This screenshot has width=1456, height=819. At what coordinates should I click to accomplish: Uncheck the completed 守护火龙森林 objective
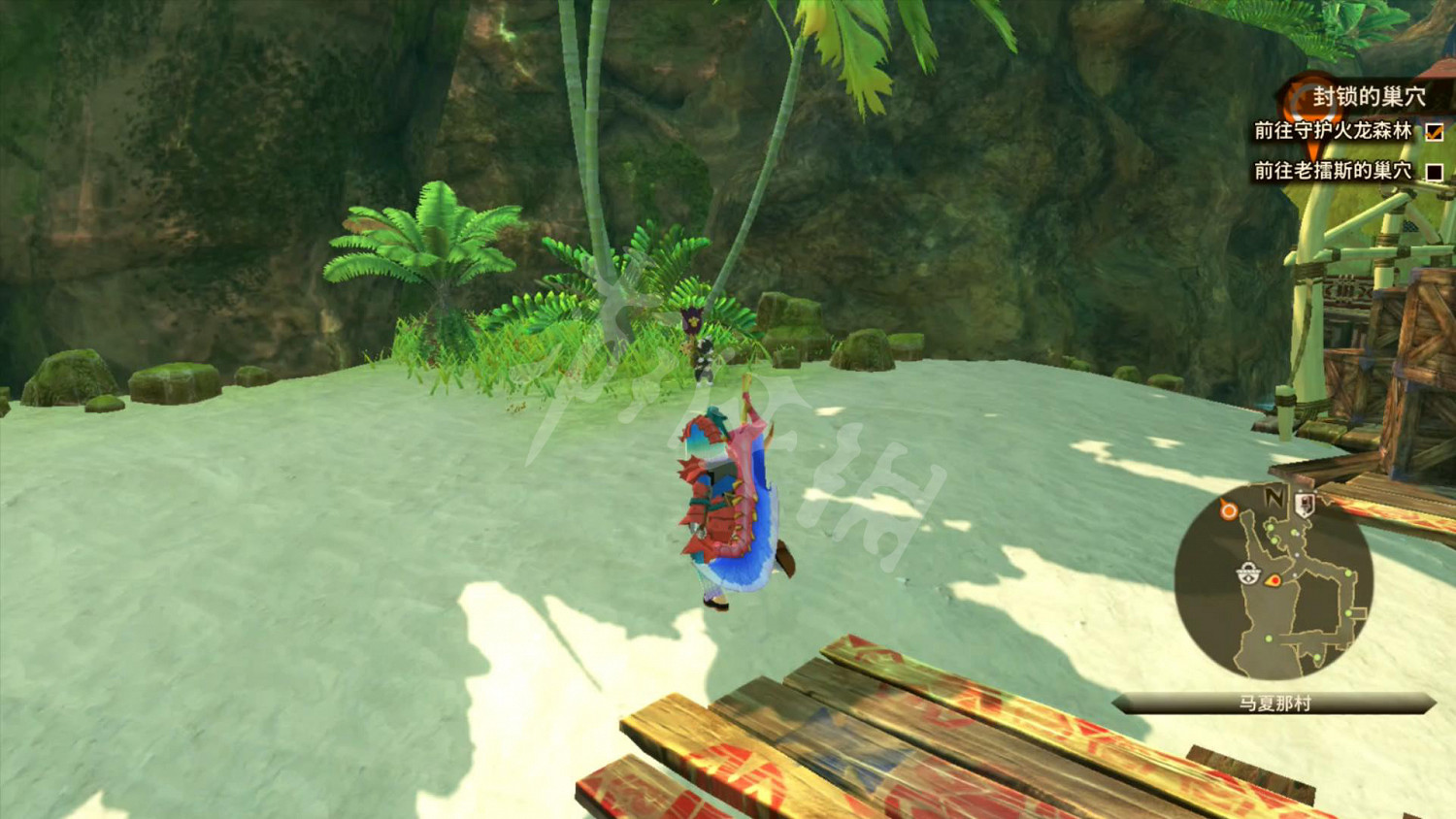1435,133
